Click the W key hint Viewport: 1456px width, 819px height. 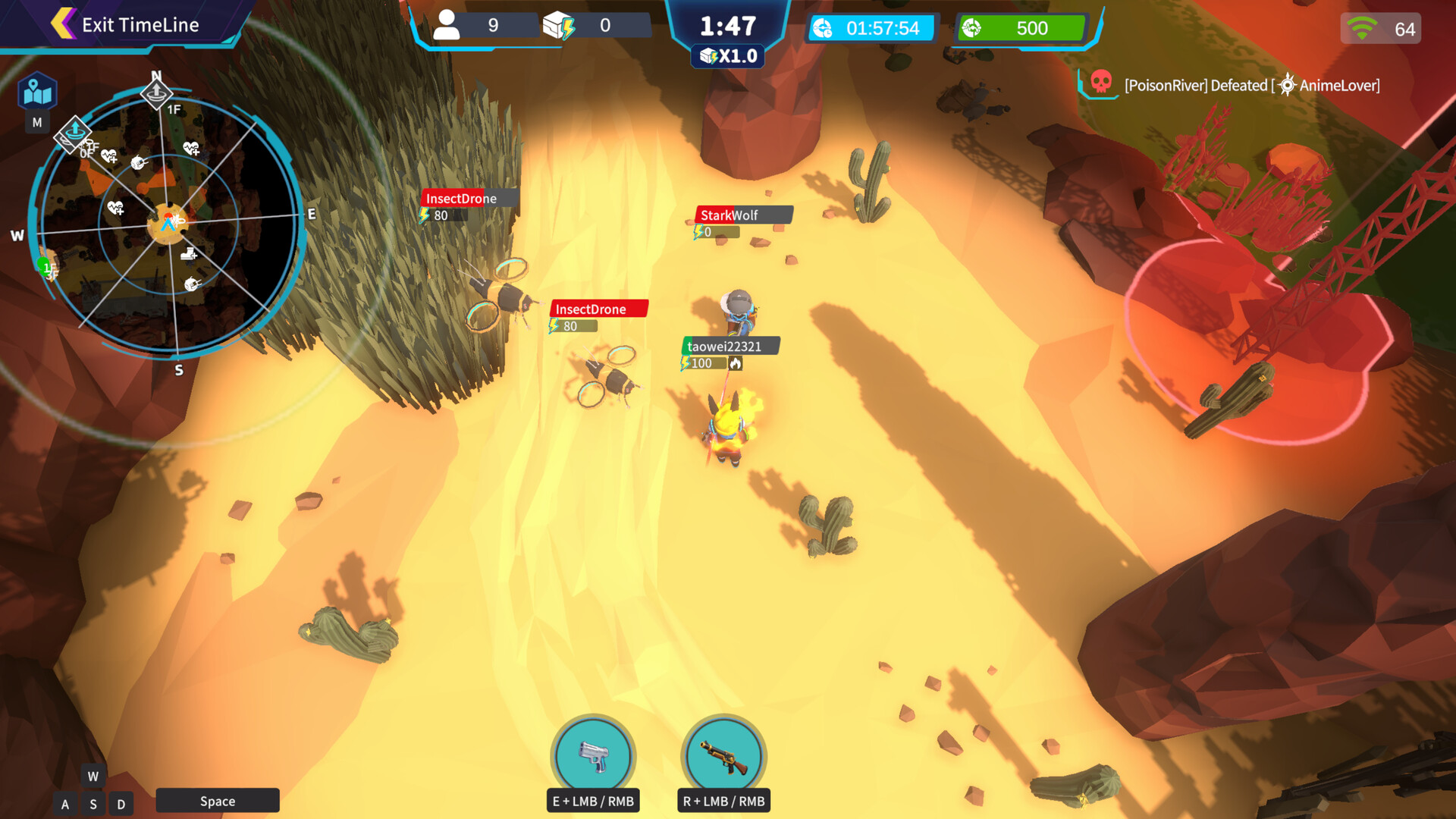click(93, 776)
